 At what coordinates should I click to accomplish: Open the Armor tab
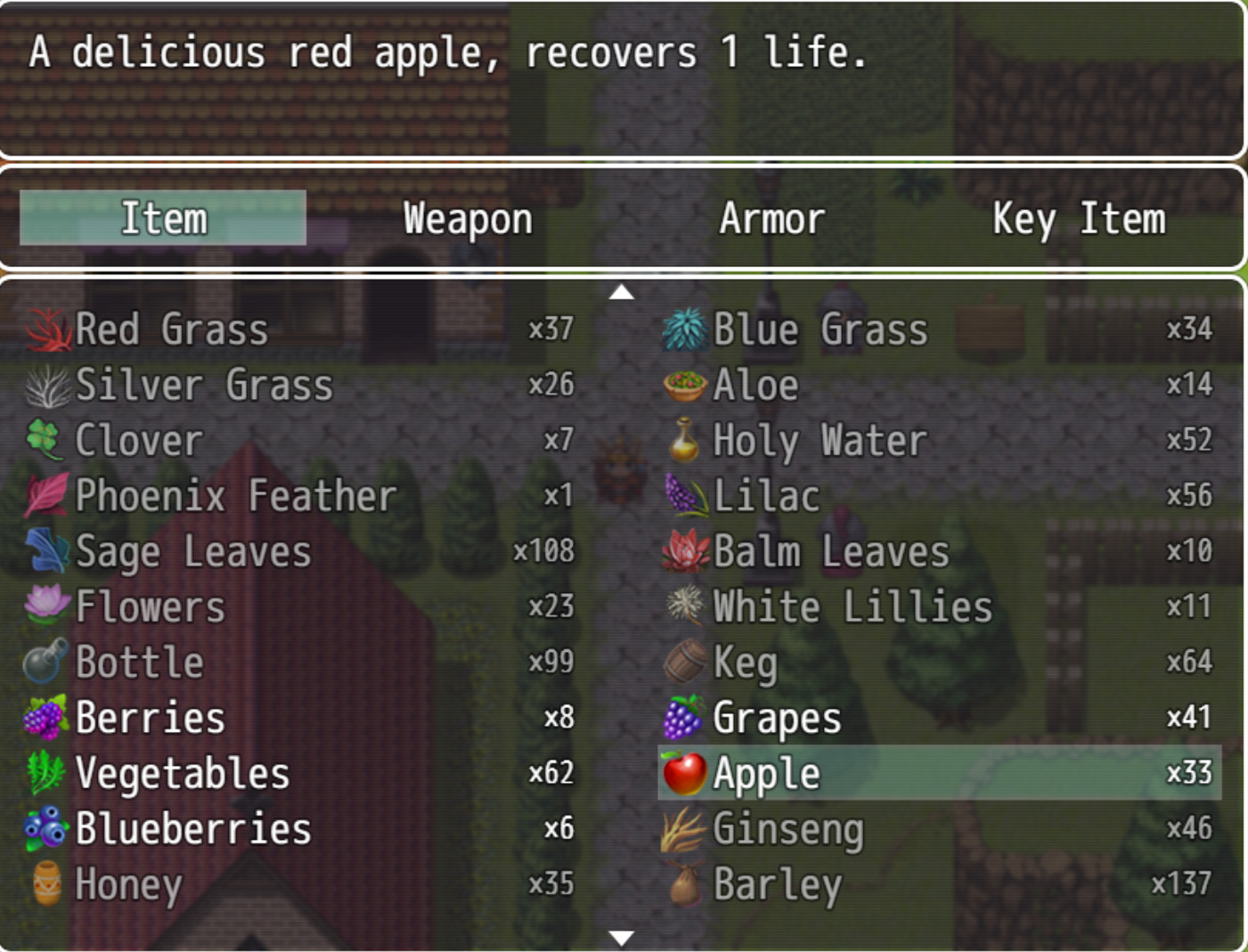click(x=771, y=218)
